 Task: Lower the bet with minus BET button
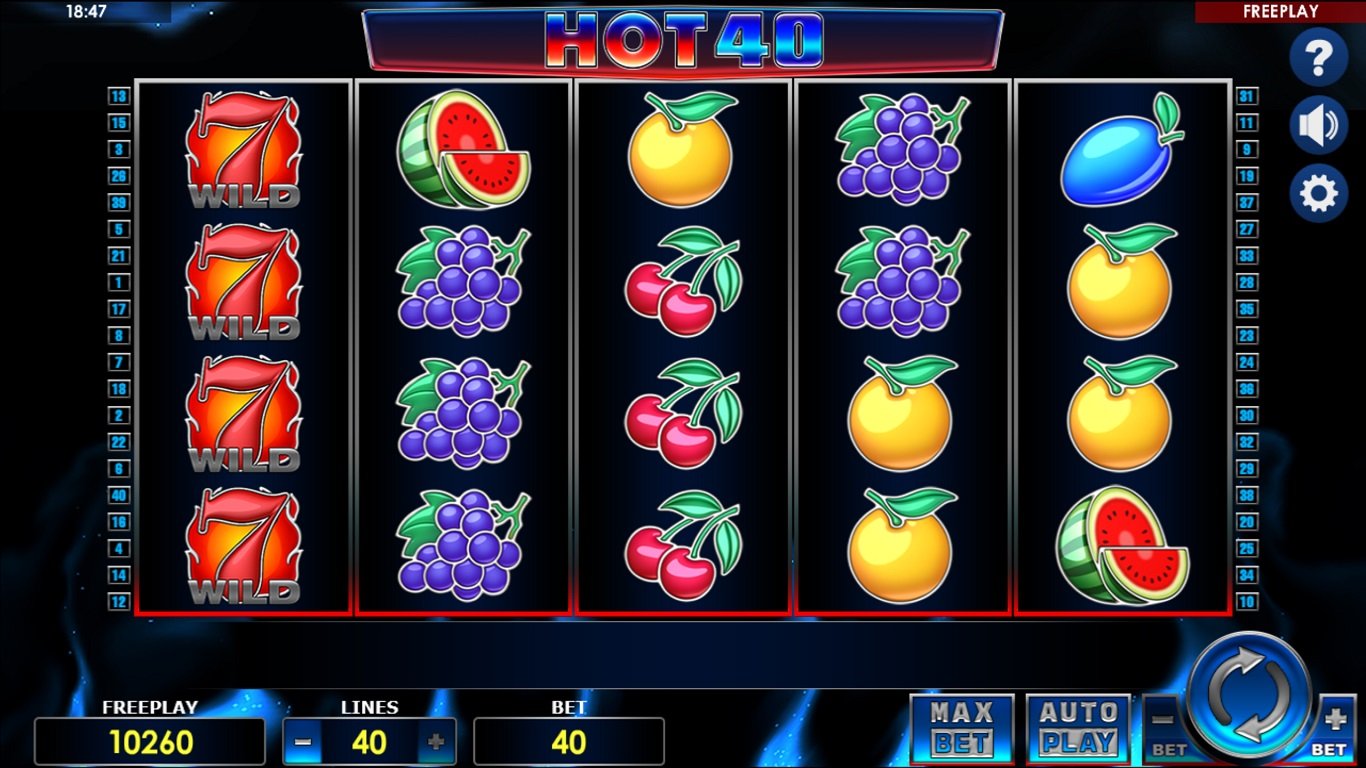tap(1165, 727)
